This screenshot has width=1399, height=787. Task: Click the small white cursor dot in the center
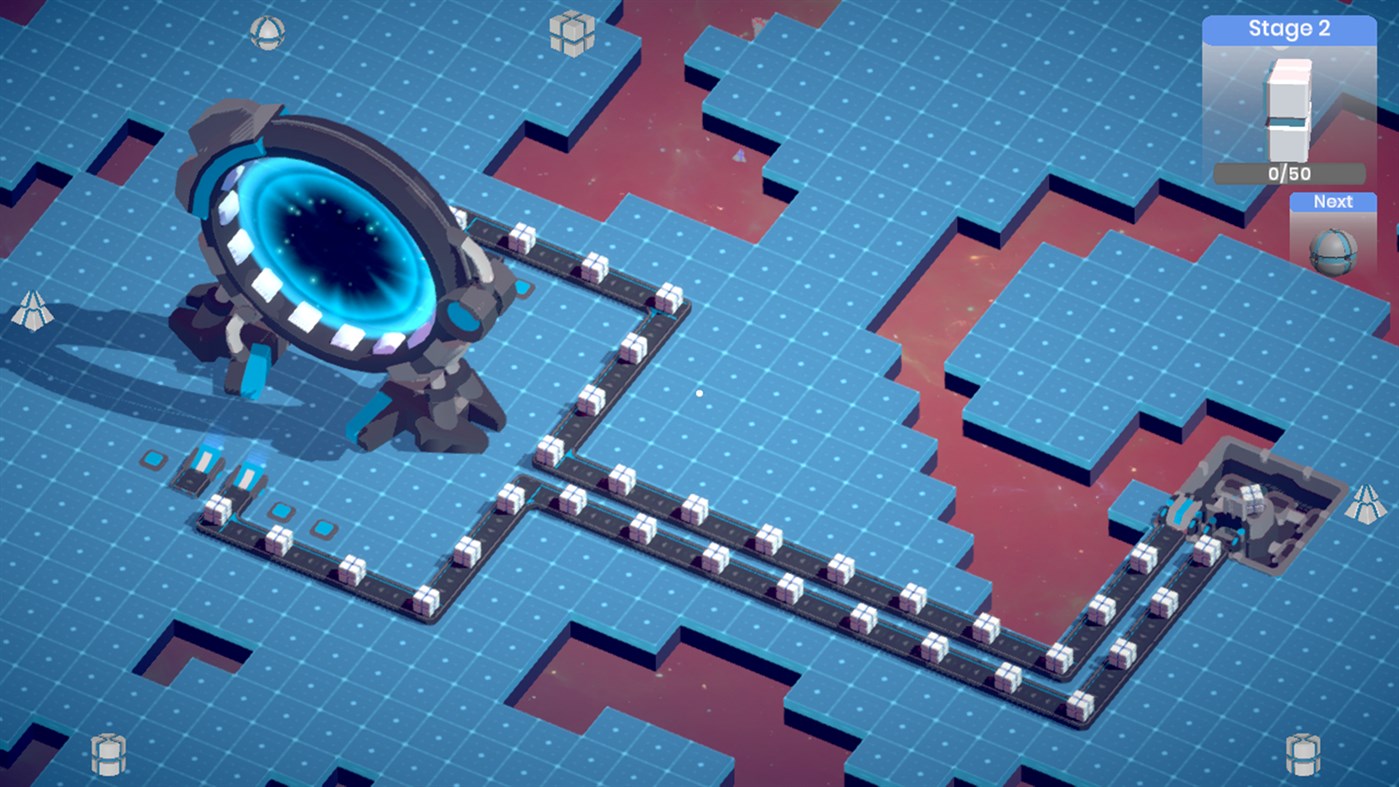point(698,393)
